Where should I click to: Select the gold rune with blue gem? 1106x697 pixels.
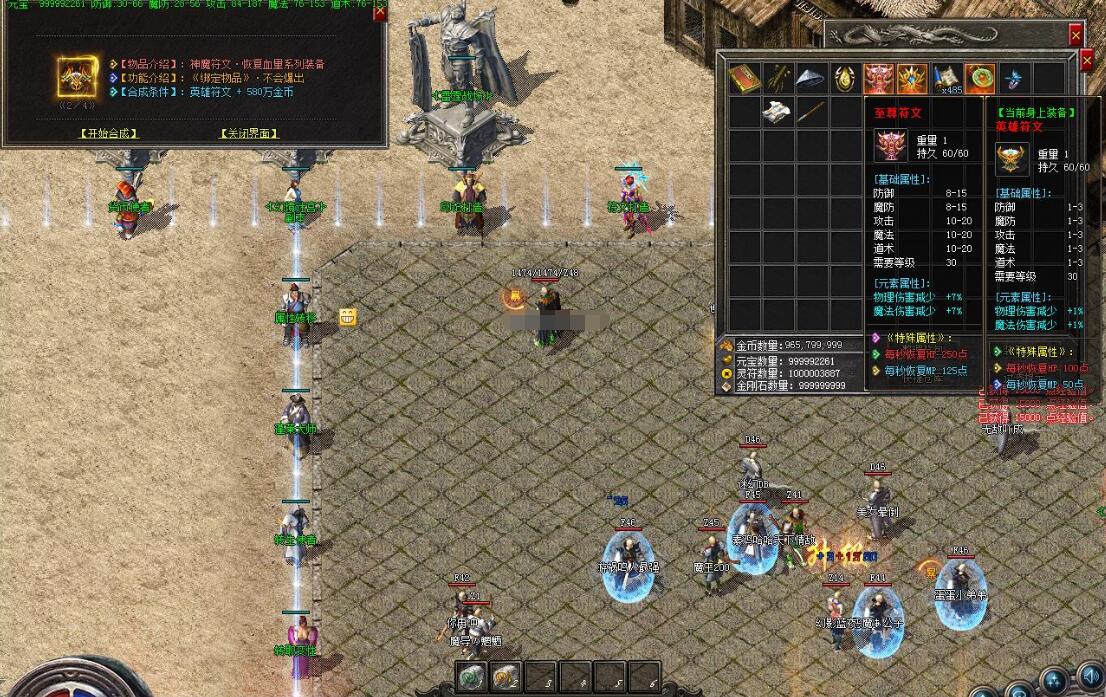tap(912, 78)
